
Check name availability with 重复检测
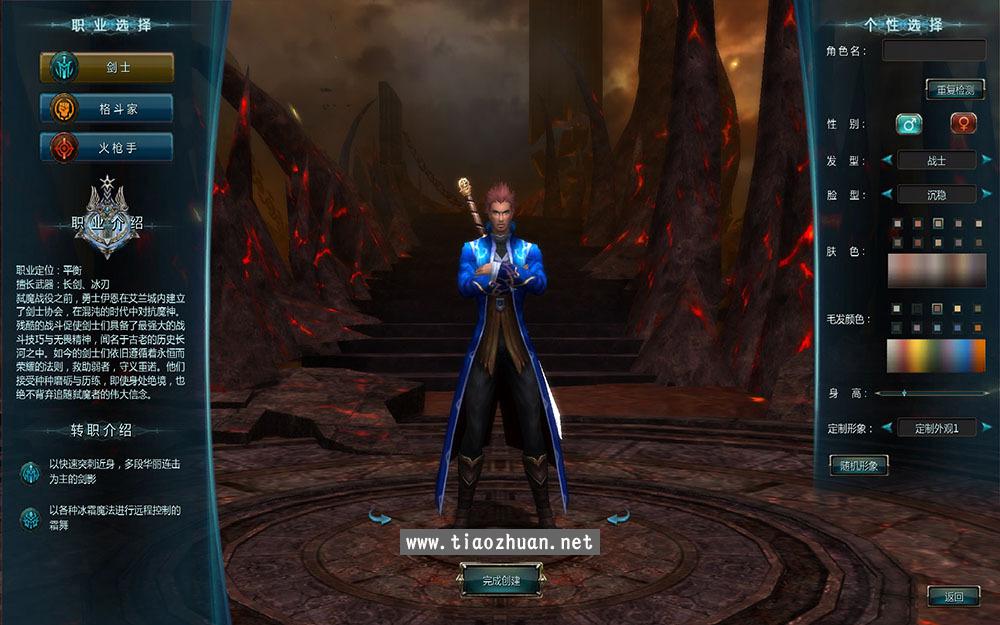(954, 89)
